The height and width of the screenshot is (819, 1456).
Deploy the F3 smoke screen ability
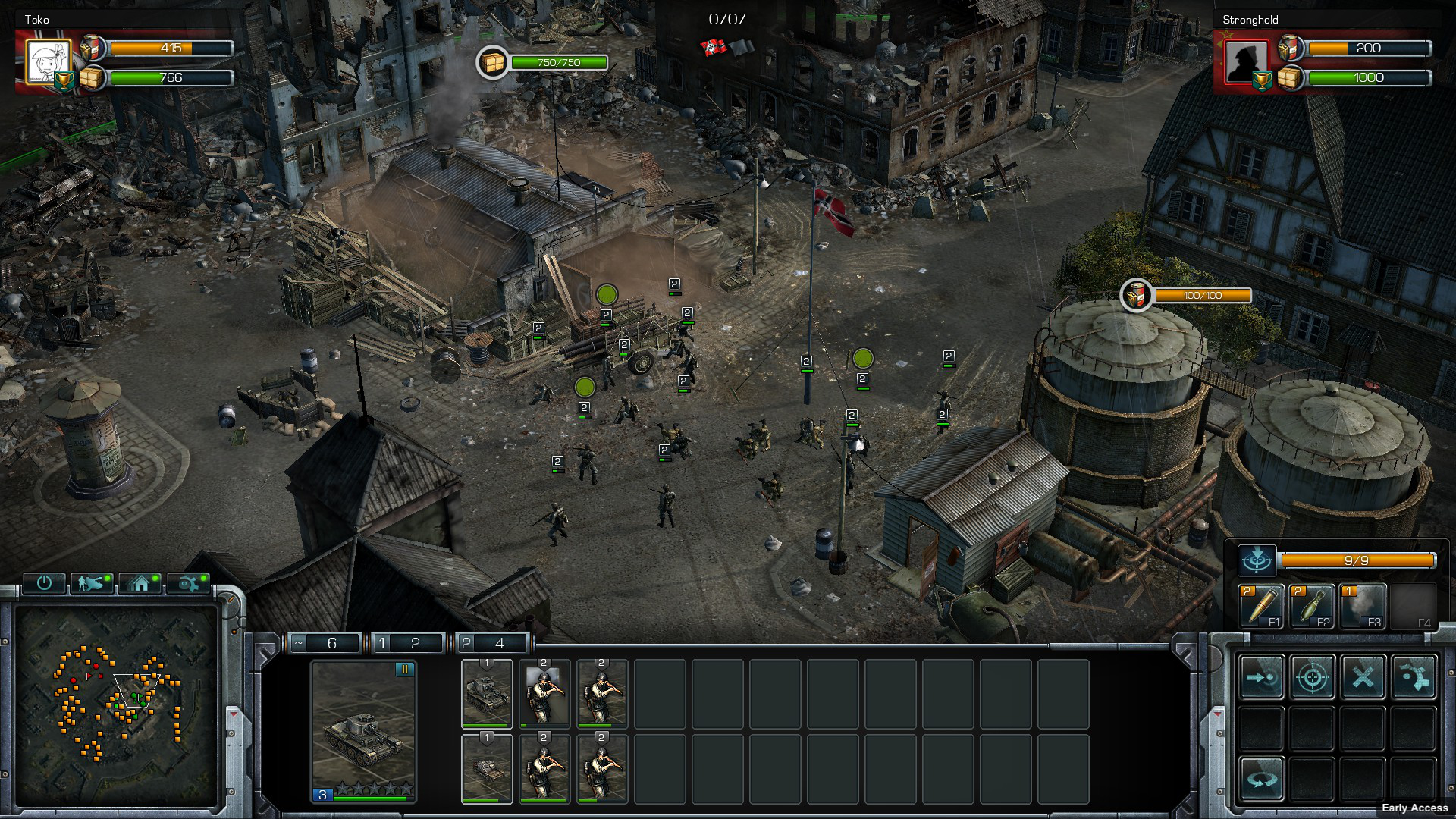pyautogui.click(x=1363, y=607)
